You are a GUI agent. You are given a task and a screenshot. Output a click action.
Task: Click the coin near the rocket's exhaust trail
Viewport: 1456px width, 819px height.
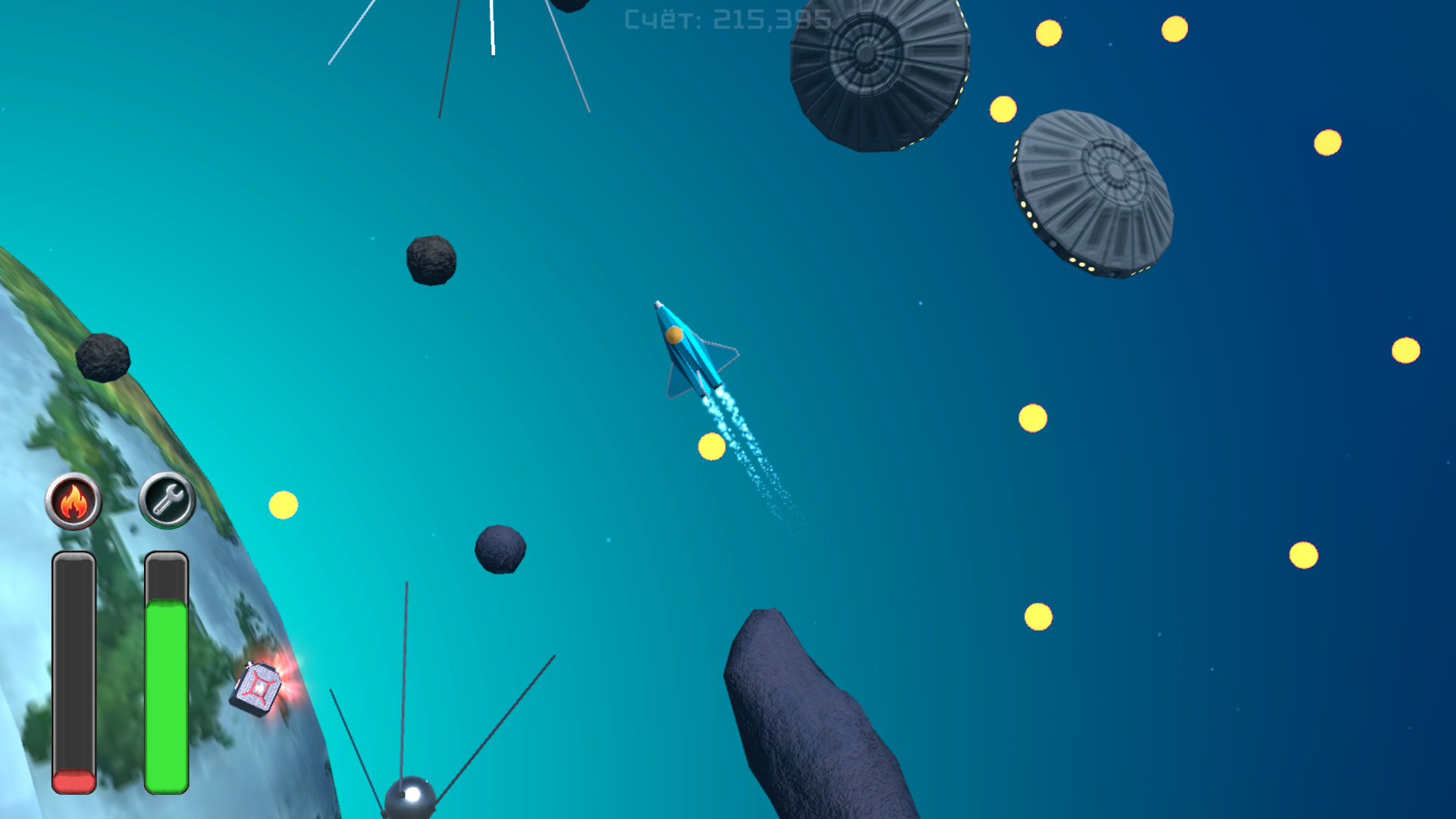[x=711, y=447]
